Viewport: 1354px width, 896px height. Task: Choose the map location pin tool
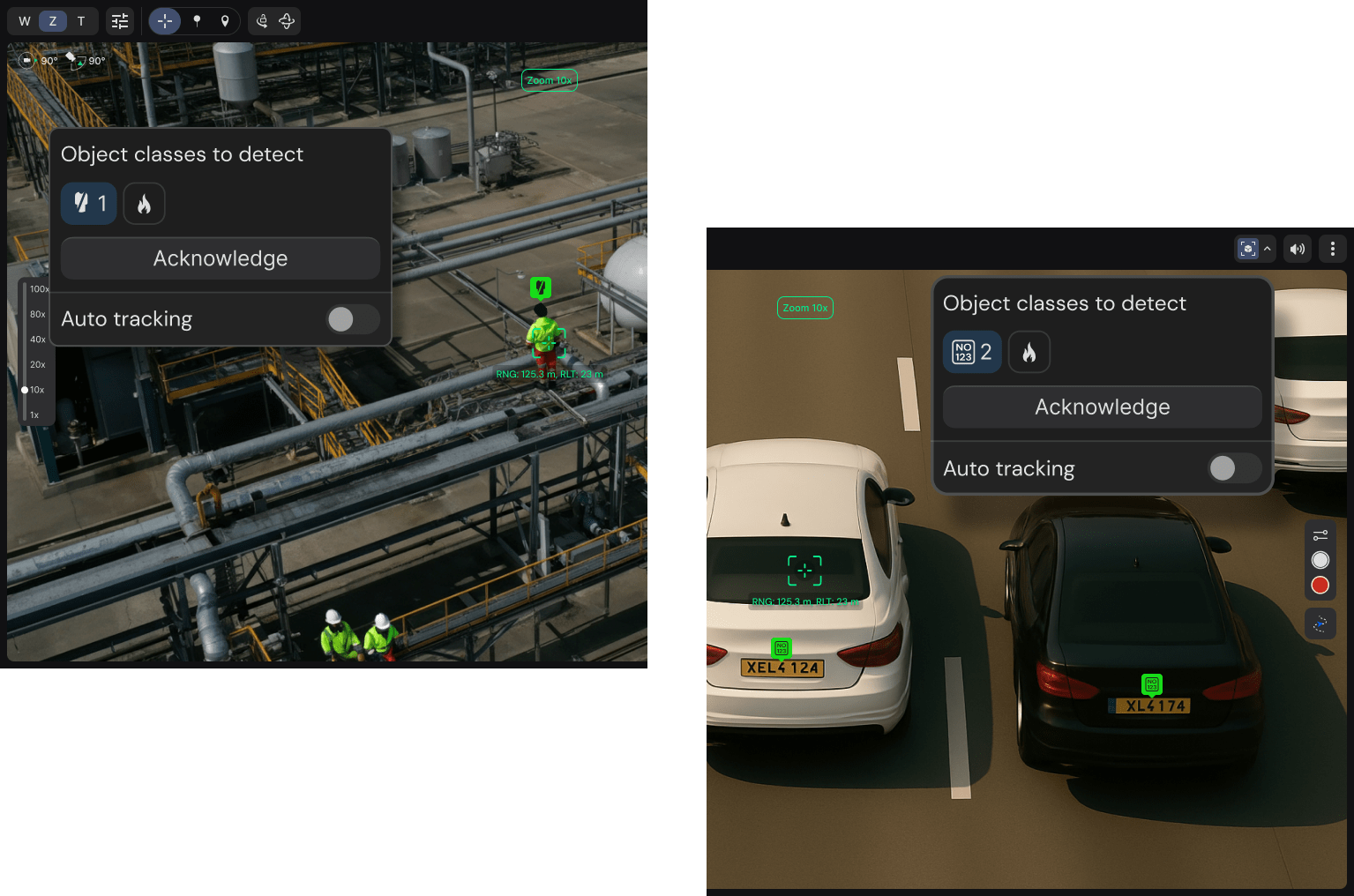225,21
